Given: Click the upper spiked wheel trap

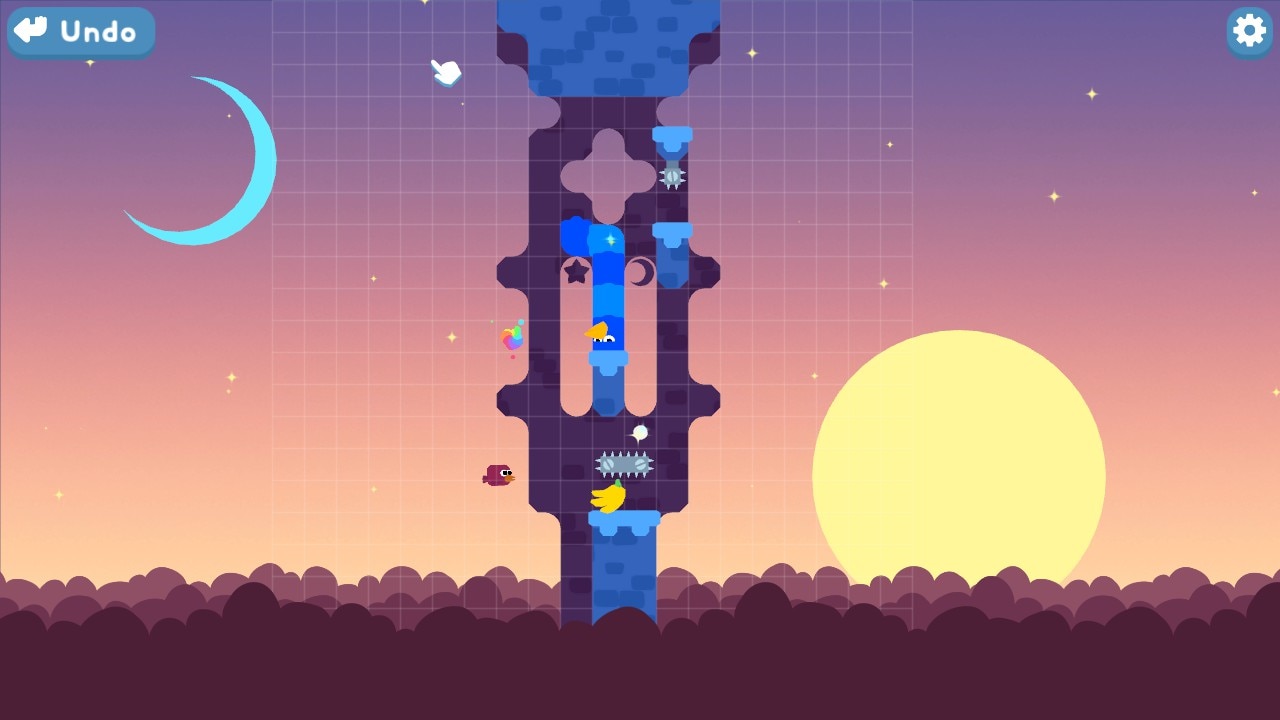Looking at the screenshot, I should (673, 176).
